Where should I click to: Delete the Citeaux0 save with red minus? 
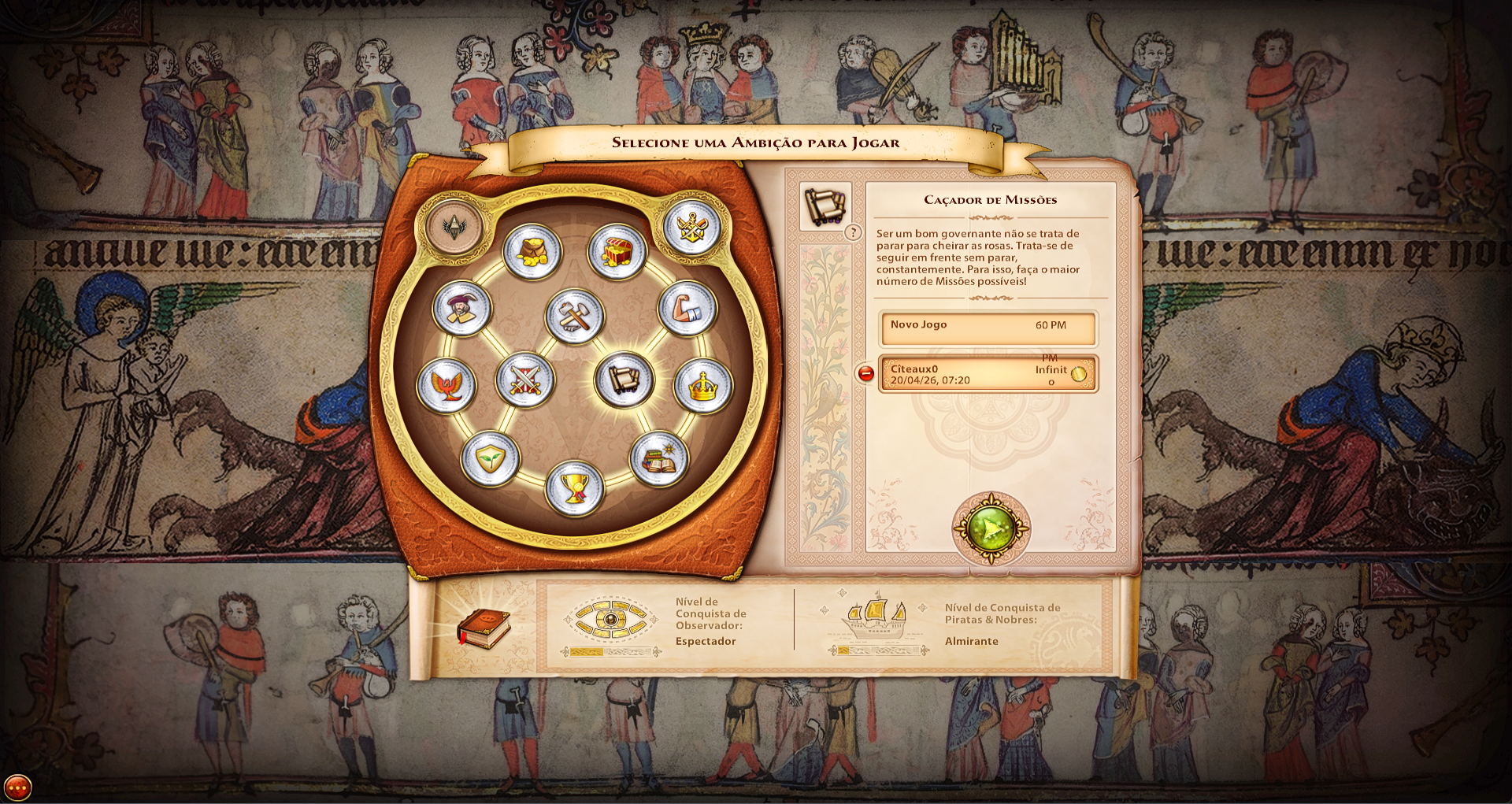pyautogui.click(x=865, y=374)
